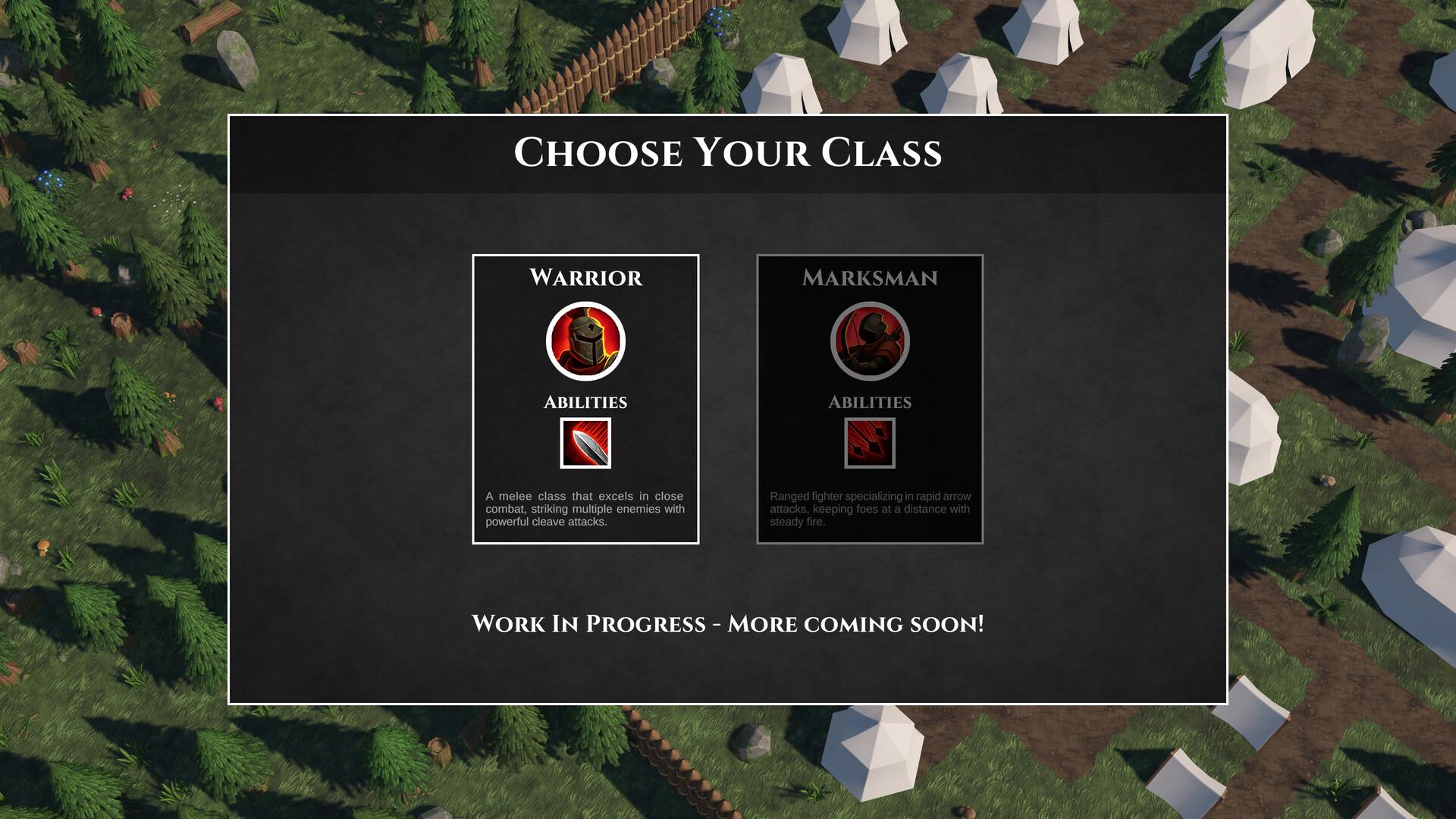The width and height of the screenshot is (1456, 819).
Task: Click the Abilities heading on the Warrior card
Action: (585, 402)
